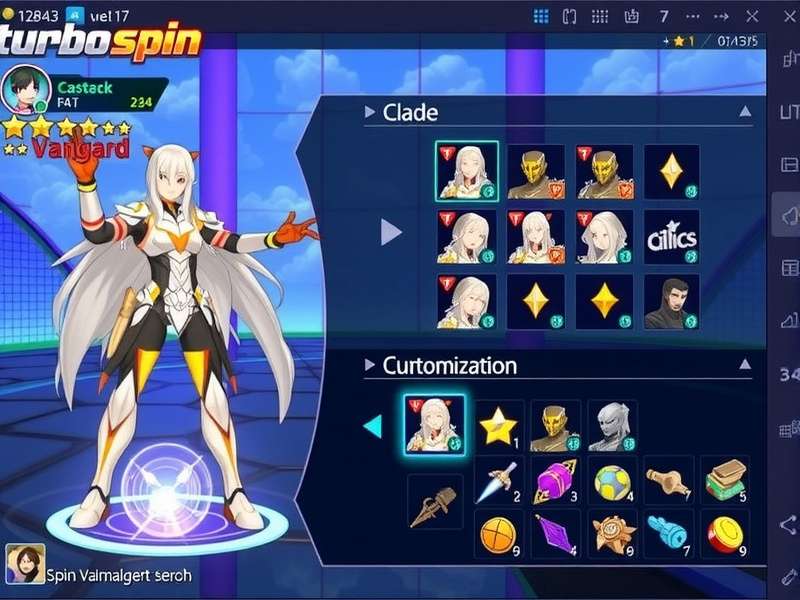Click the grey triangle arrow beside Clade grid
This screenshot has width=800, height=600.
pyautogui.click(x=391, y=234)
